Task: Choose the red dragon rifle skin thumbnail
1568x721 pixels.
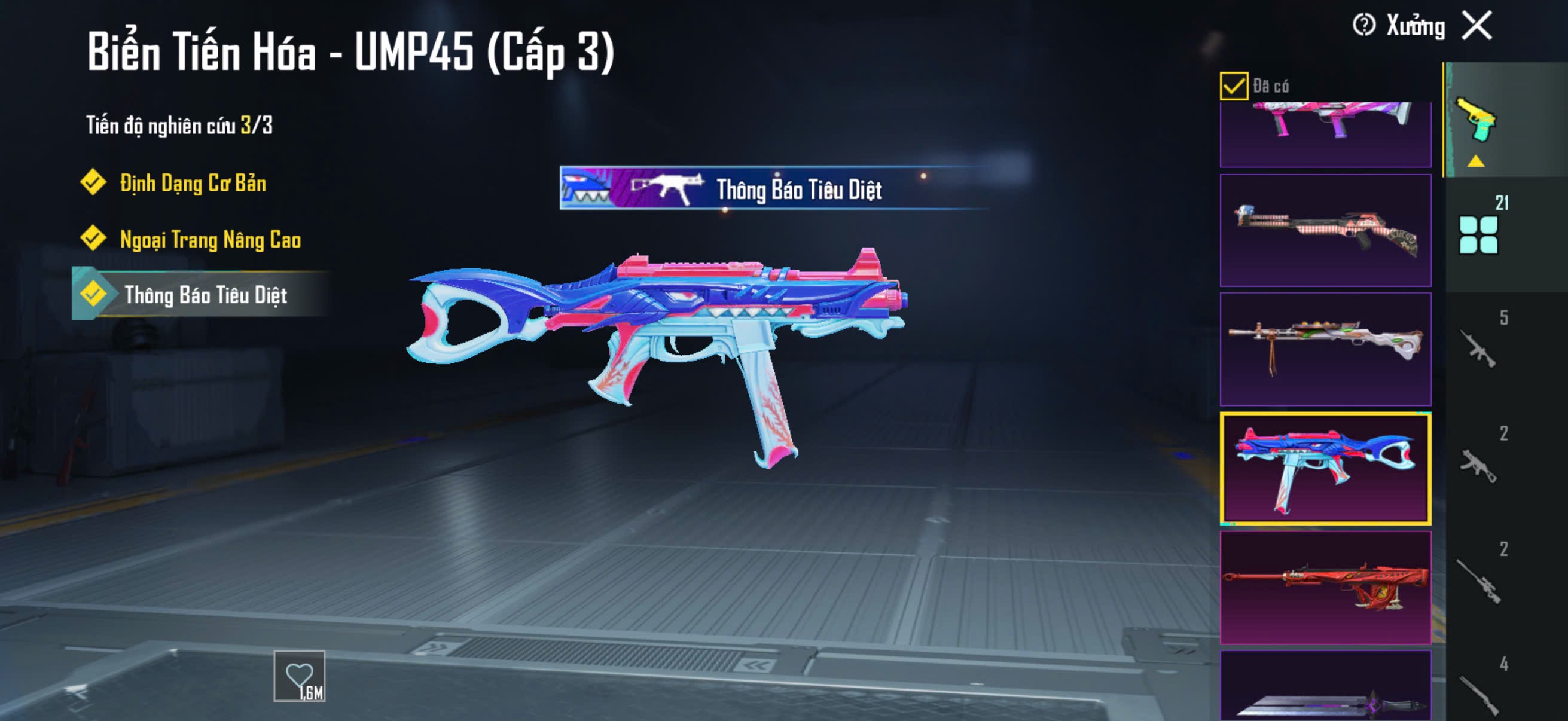Action: pyautogui.click(x=1325, y=587)
